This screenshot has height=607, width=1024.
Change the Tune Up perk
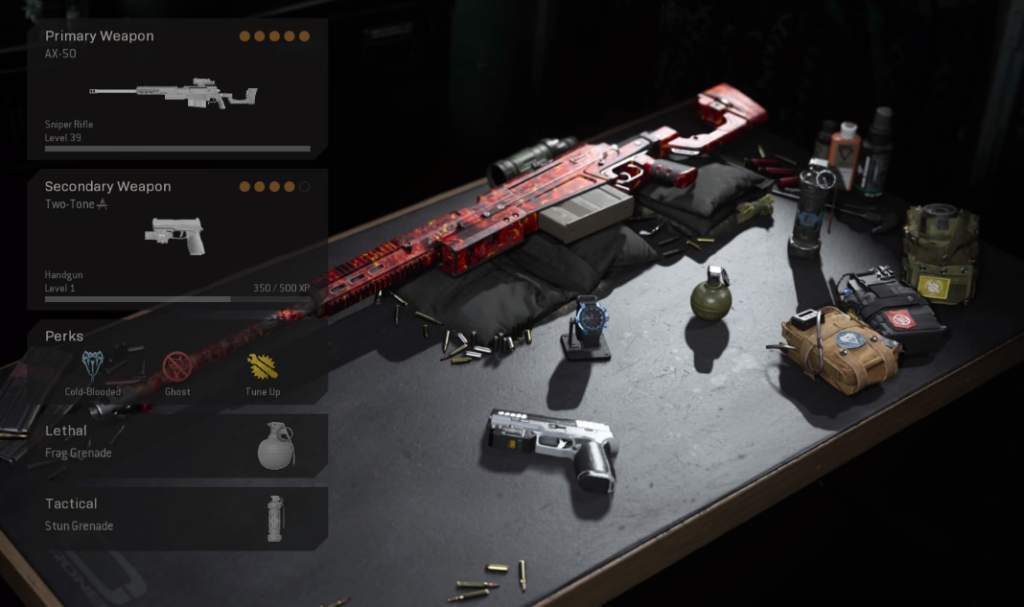(263, 367)
